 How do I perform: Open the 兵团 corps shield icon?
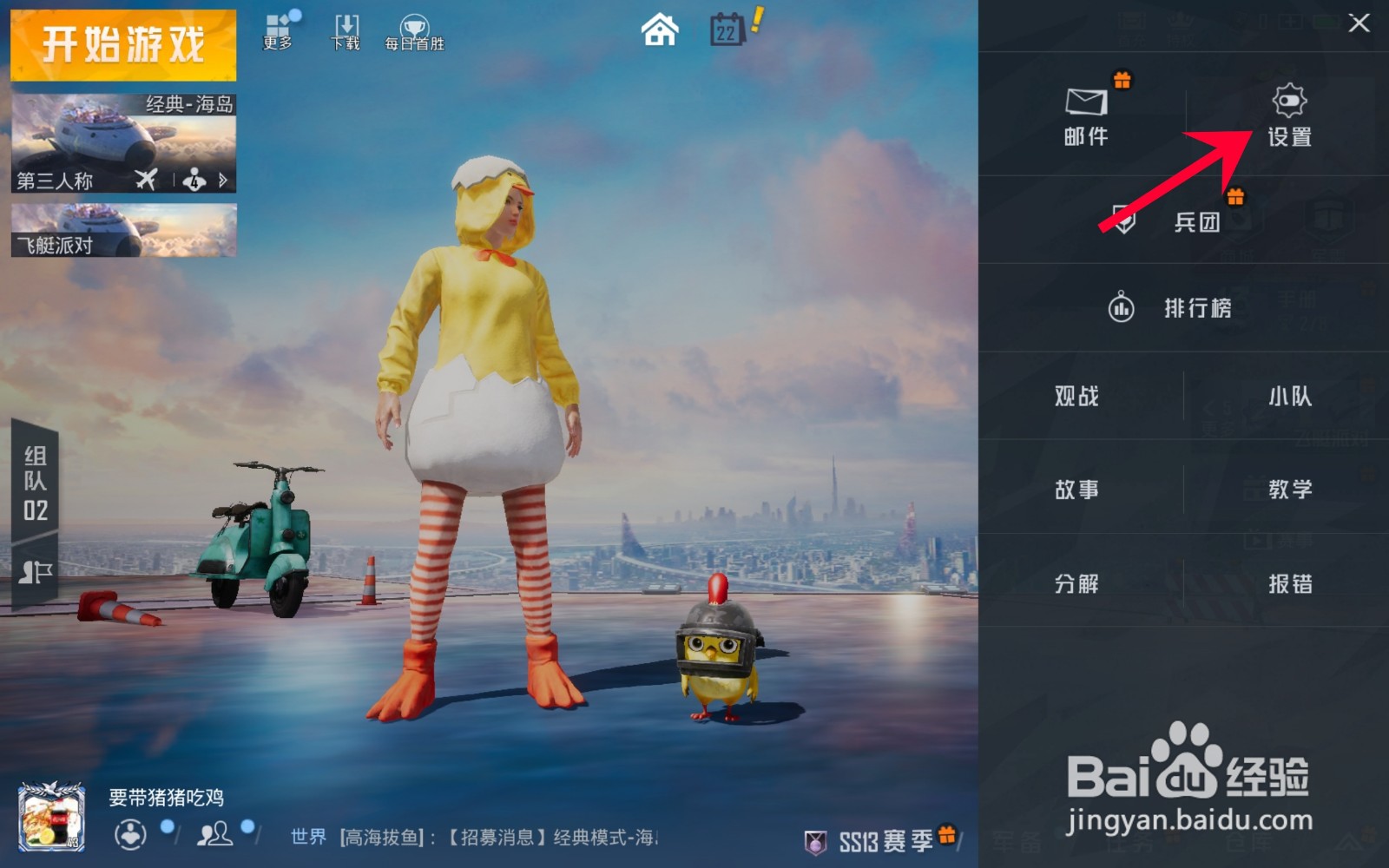[1125, 217]
